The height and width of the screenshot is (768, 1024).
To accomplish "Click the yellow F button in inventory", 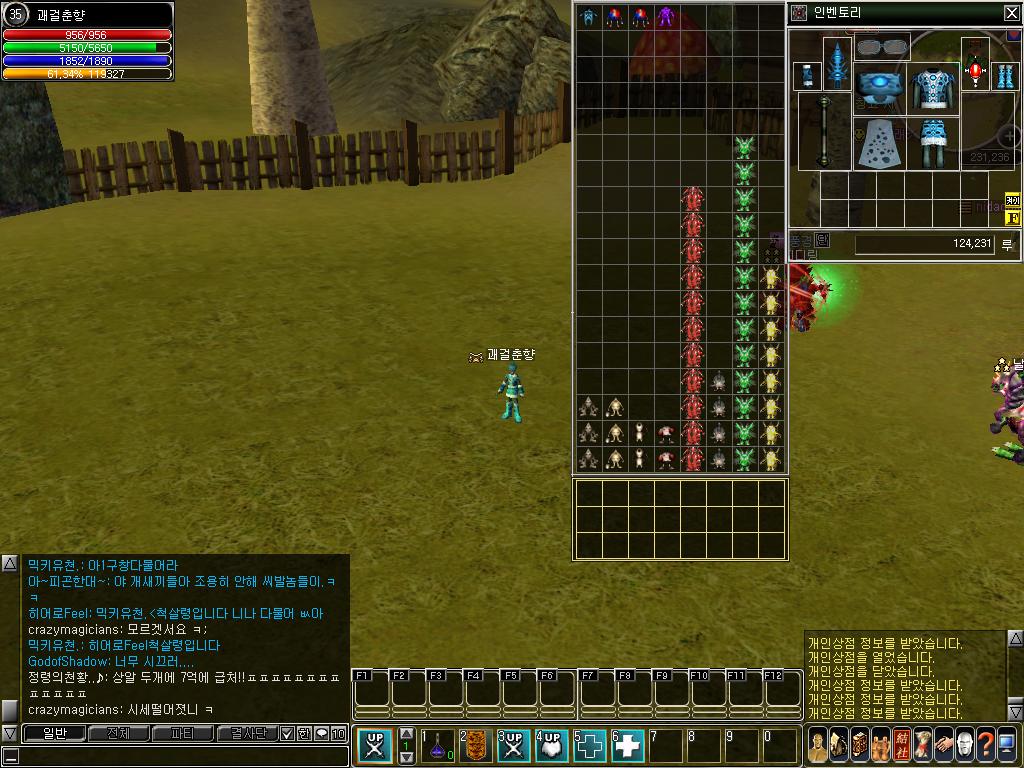I will (x=1012, y=217).
